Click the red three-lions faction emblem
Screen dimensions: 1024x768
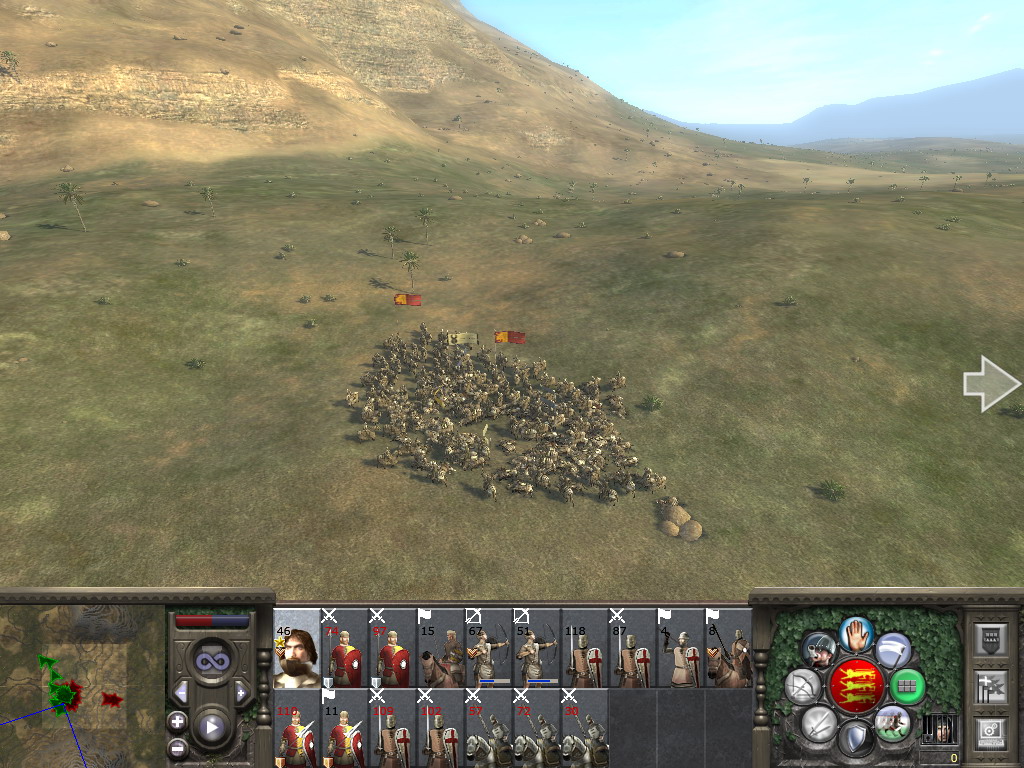[x=856, y=686]
